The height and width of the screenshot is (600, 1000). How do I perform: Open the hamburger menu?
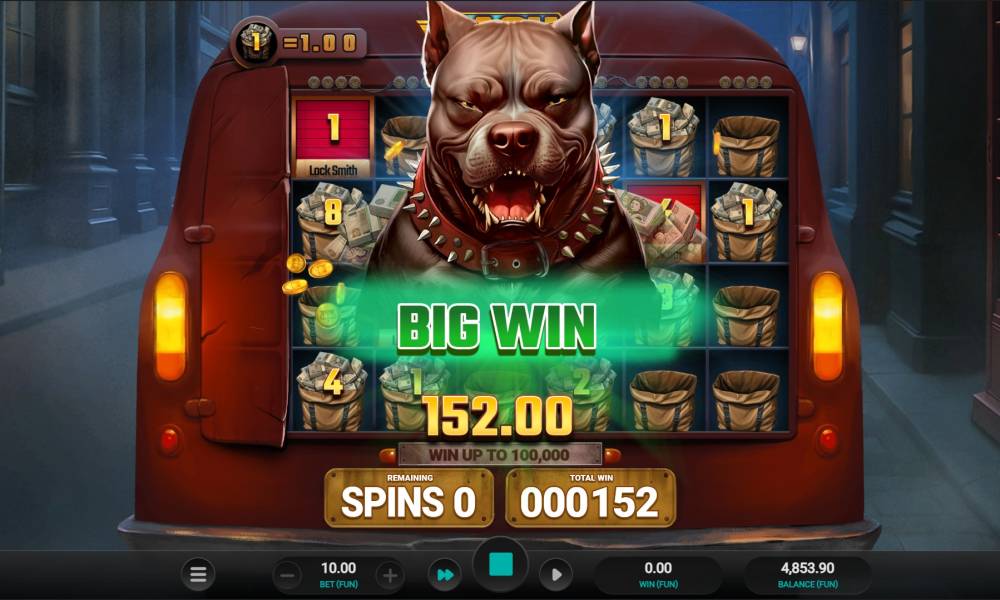click(198, 575)
